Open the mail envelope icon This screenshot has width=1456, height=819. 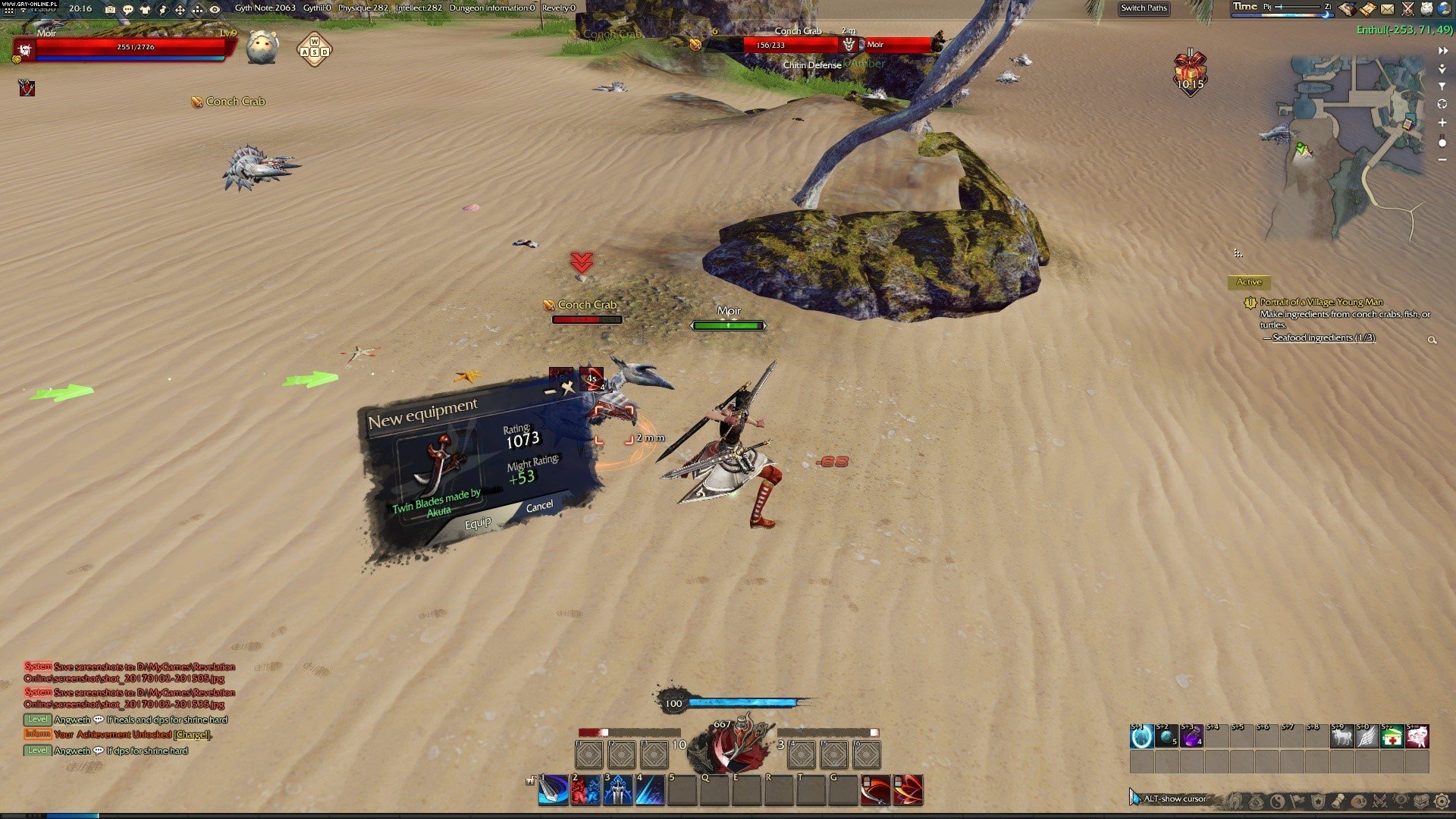click(x=1387, y=9)
